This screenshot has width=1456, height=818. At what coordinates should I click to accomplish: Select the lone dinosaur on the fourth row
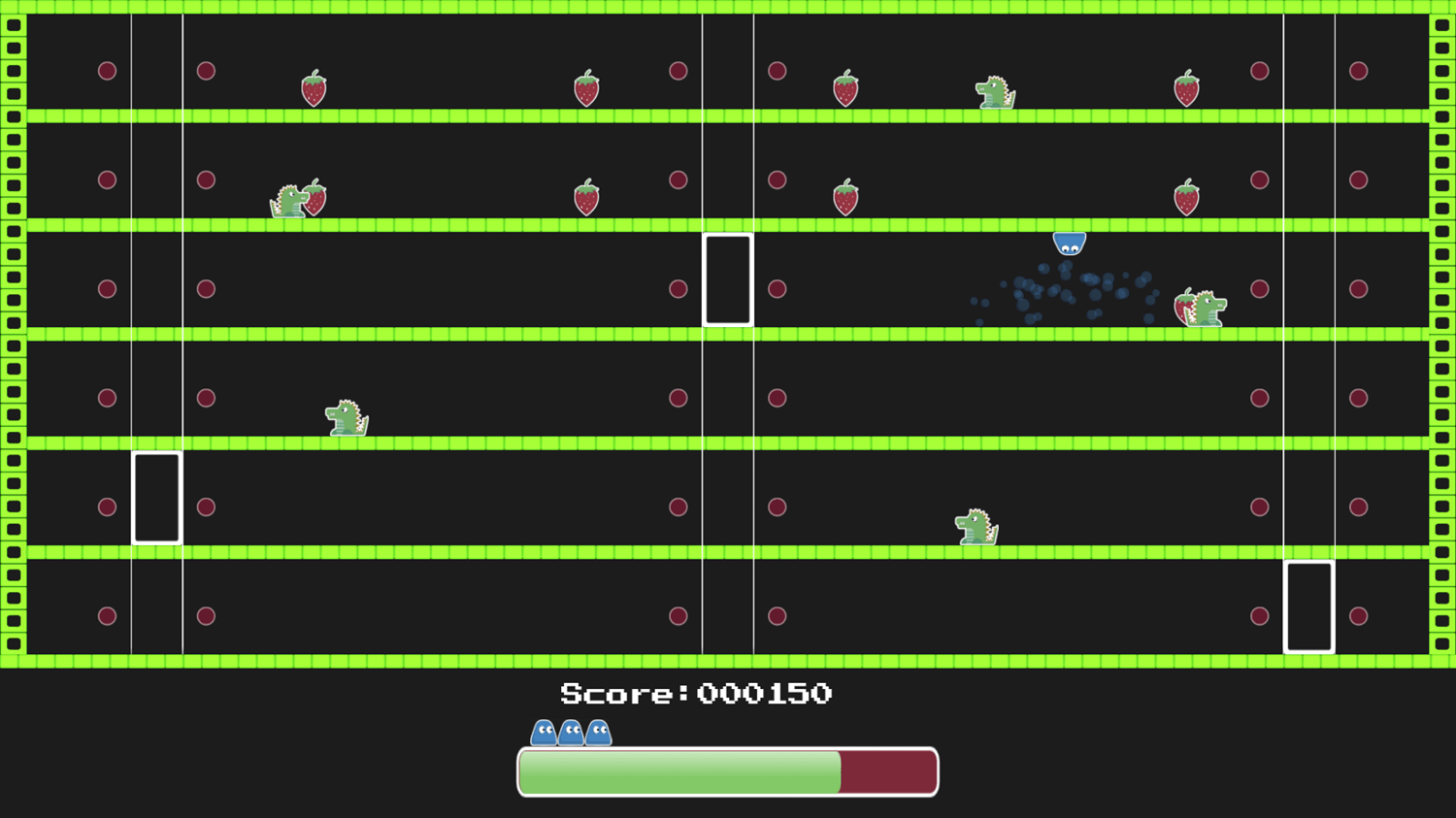click(x=345, y=417)
